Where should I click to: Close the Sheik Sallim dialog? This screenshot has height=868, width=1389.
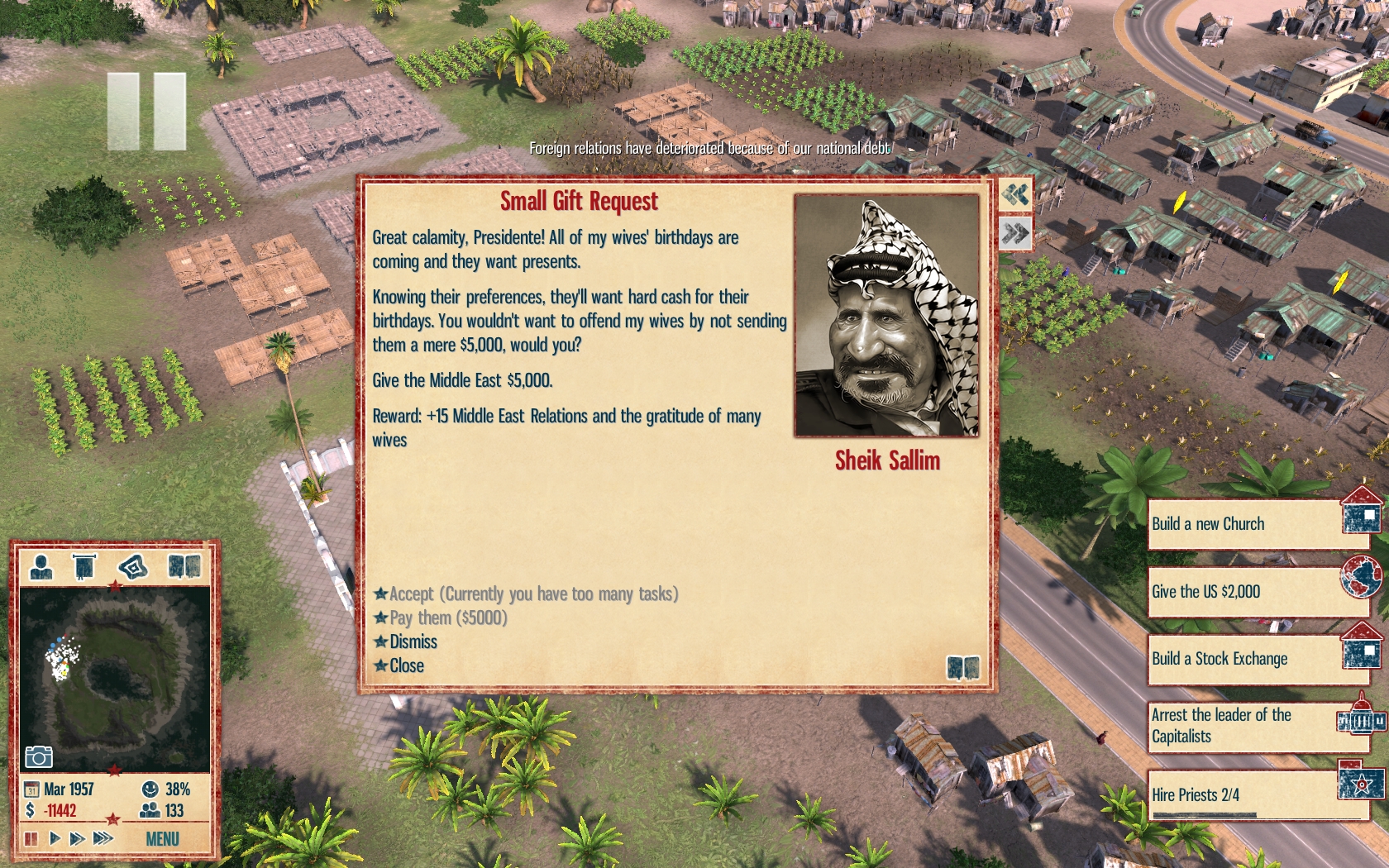pyautogui.click(x=406, y=666)
